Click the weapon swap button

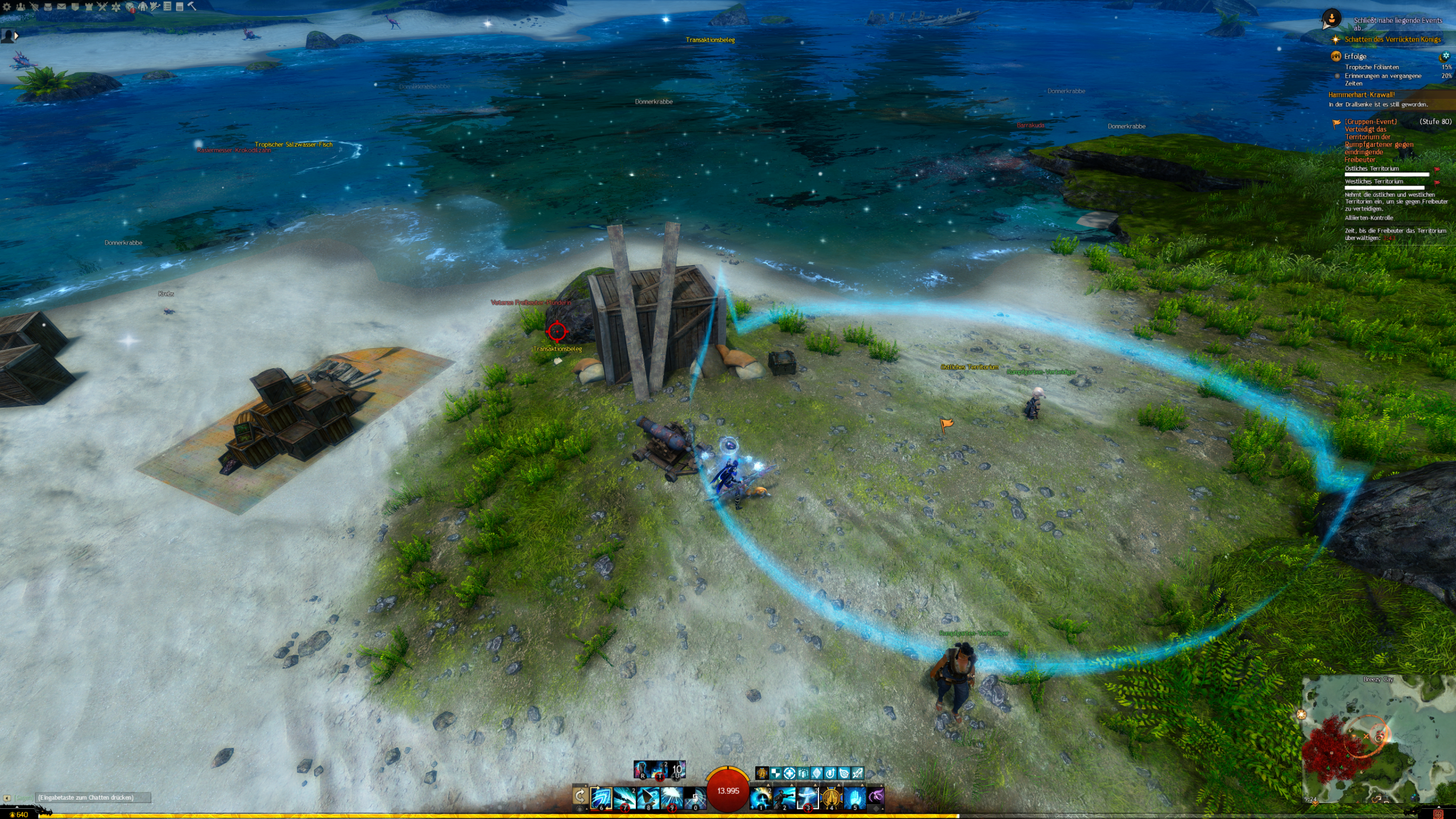click(x=580, y=796)
